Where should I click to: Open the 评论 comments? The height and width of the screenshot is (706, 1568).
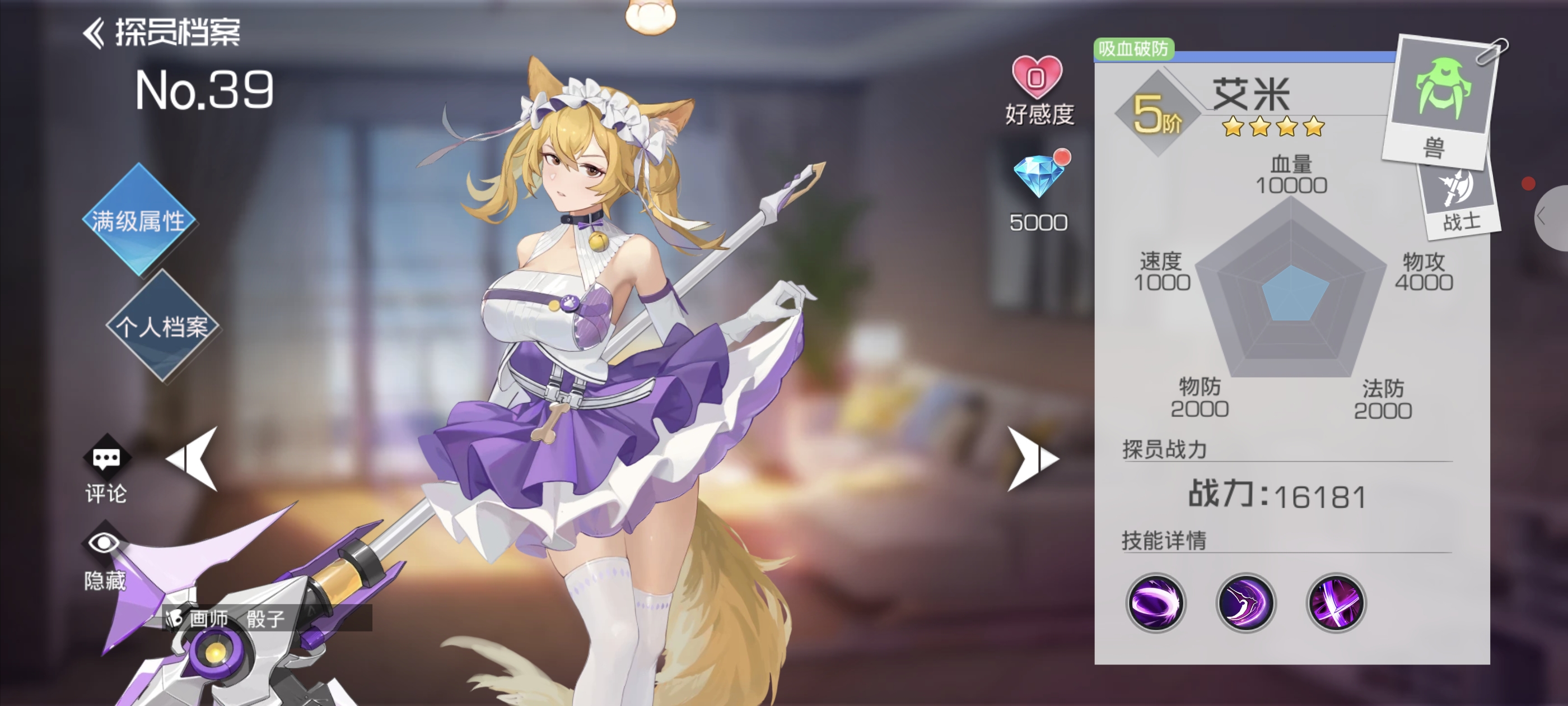point(106,469)
